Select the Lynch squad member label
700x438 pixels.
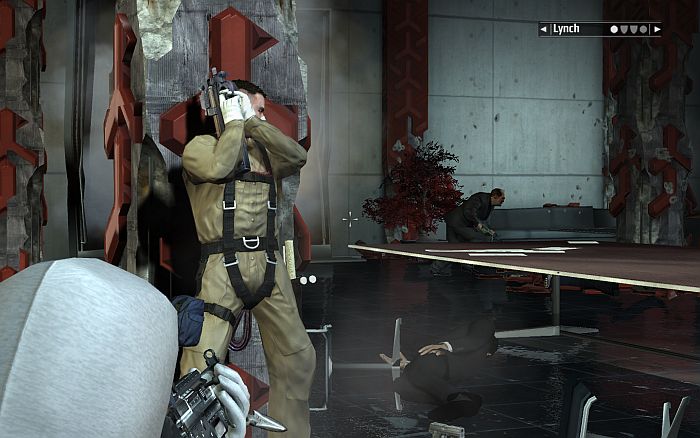[567, 30]
